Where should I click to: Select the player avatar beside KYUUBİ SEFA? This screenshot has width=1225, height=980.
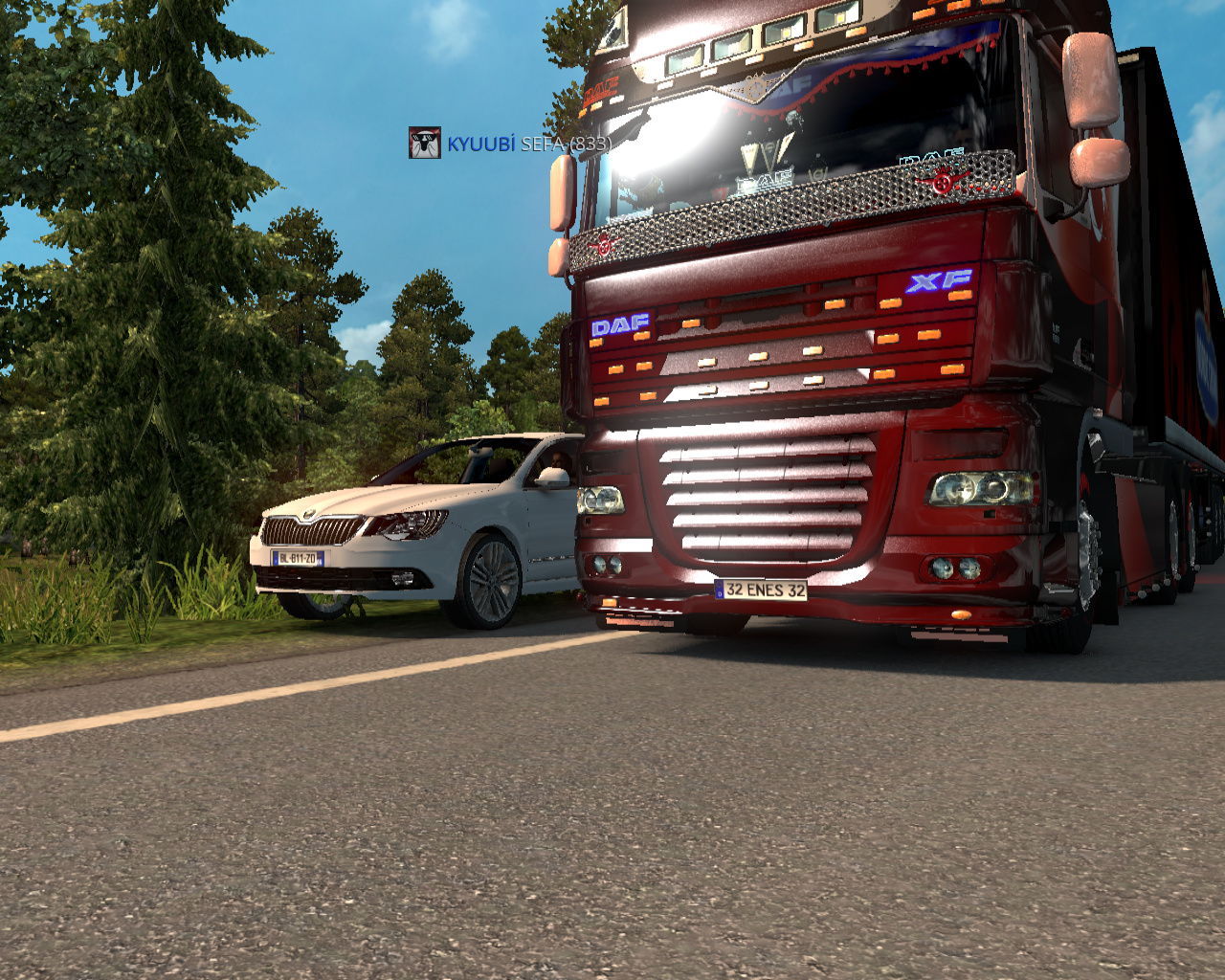click(x=425, y=143)
